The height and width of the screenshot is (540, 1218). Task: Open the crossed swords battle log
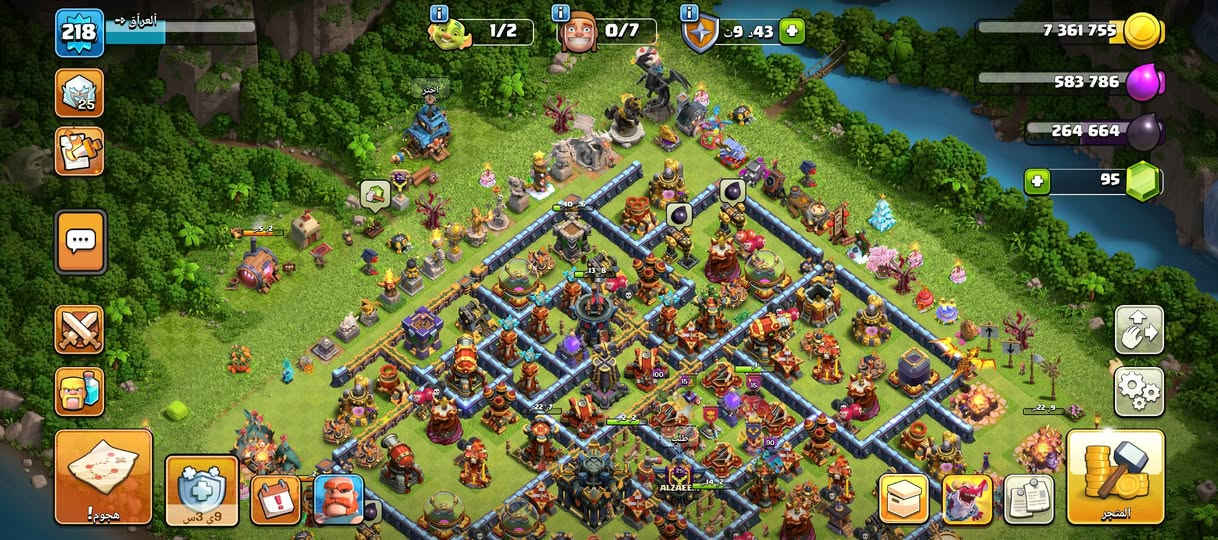(79, 330)
